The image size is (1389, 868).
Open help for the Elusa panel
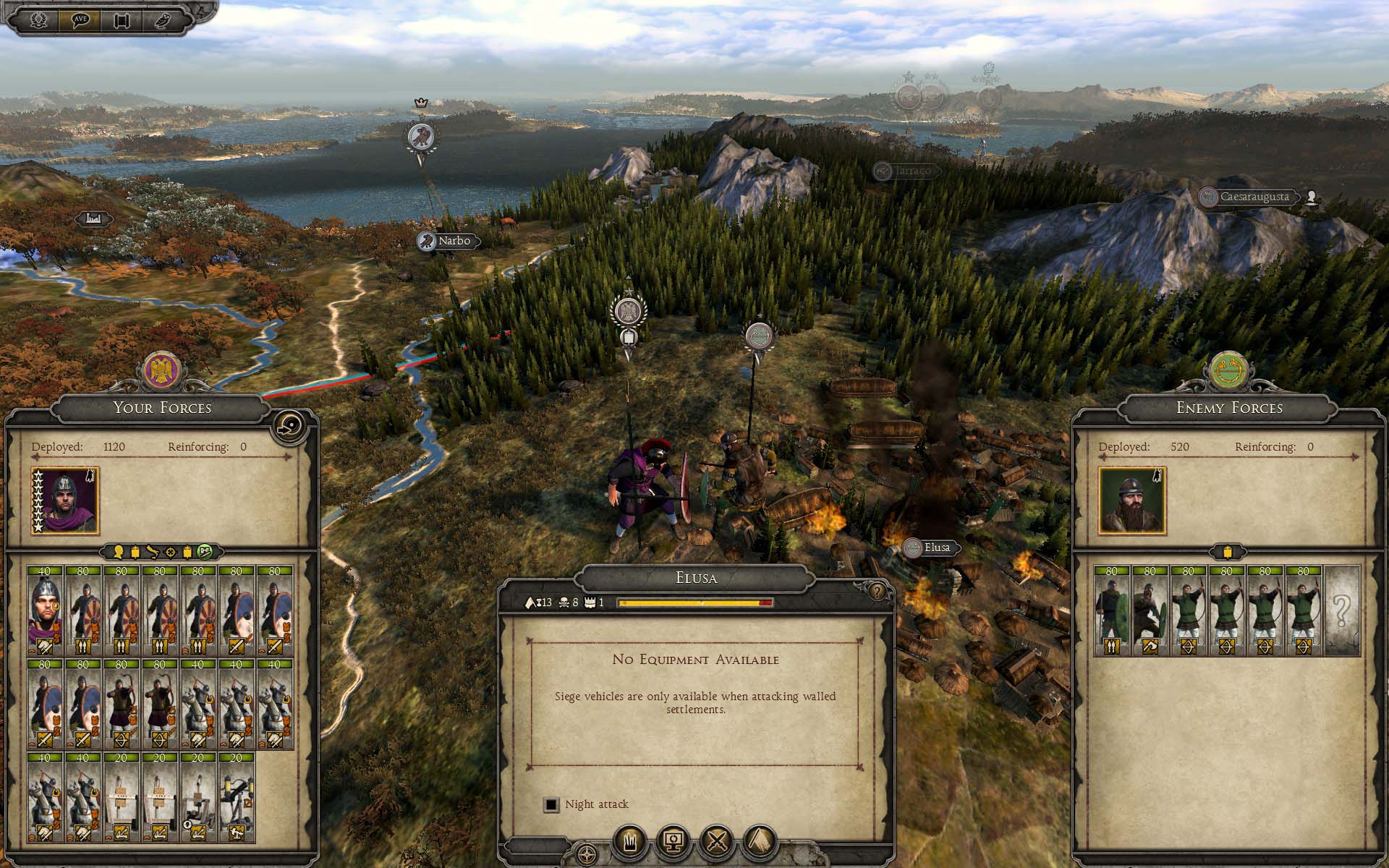click(878, 592)
